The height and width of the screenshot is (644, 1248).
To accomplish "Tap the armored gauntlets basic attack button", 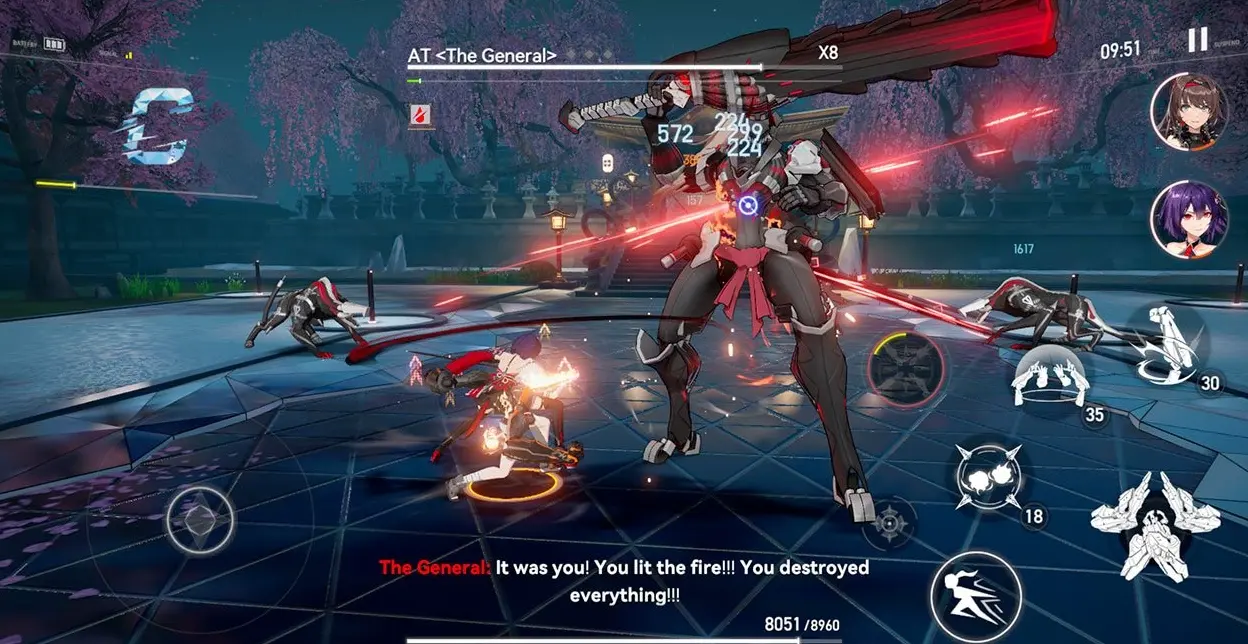I will (x=1154, y=525).
